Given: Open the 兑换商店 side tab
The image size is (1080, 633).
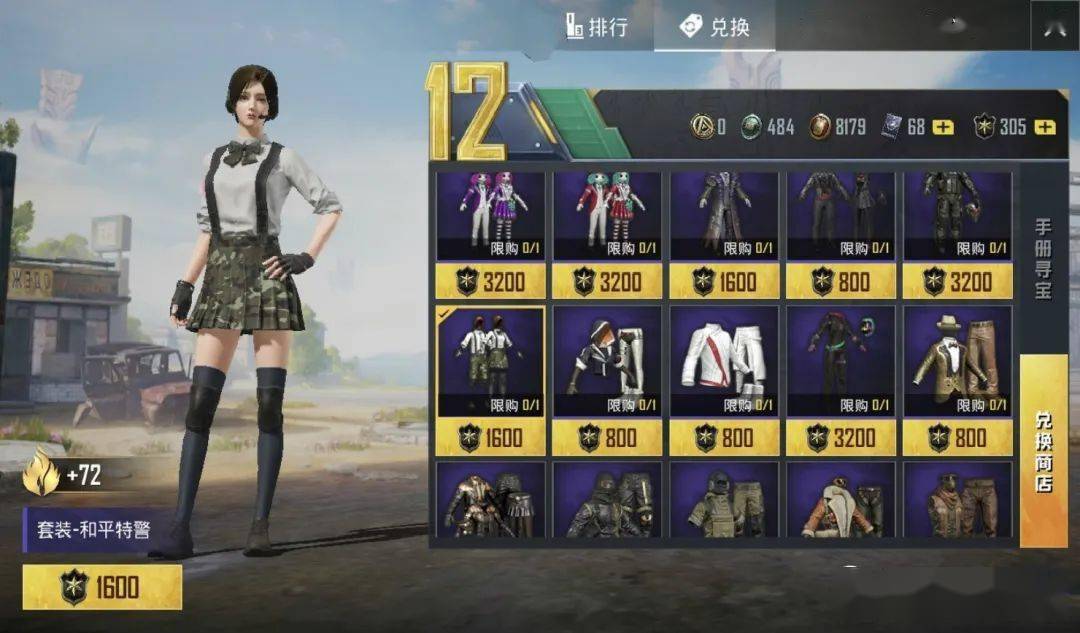Looking at the screenshot, I should pos(1043,450).
